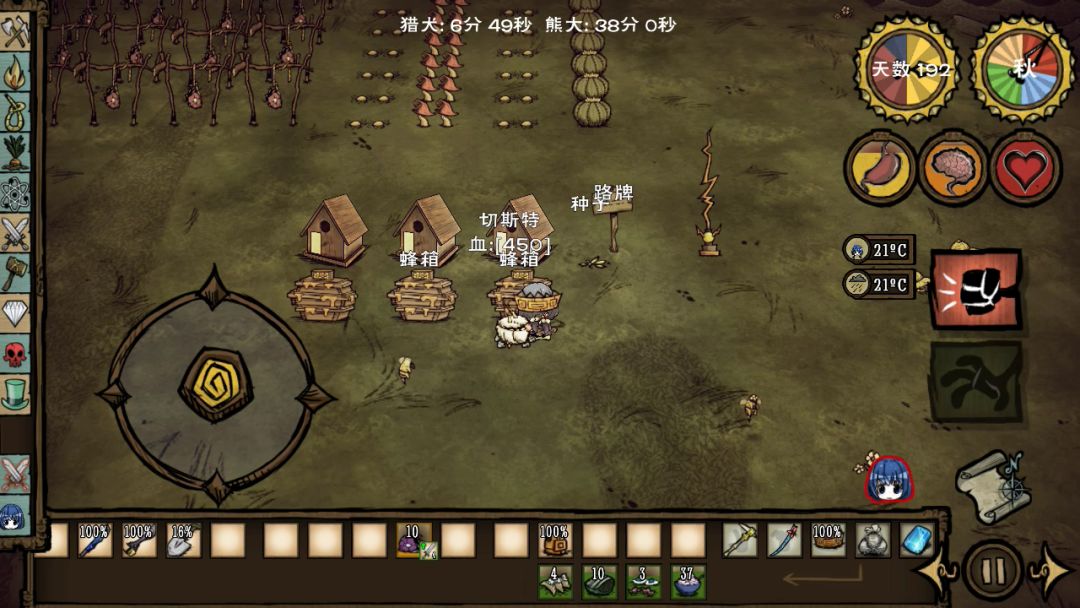Choose the red skull Magic tab
Screen dimensions: 1080x608
(x=16, y=354)
